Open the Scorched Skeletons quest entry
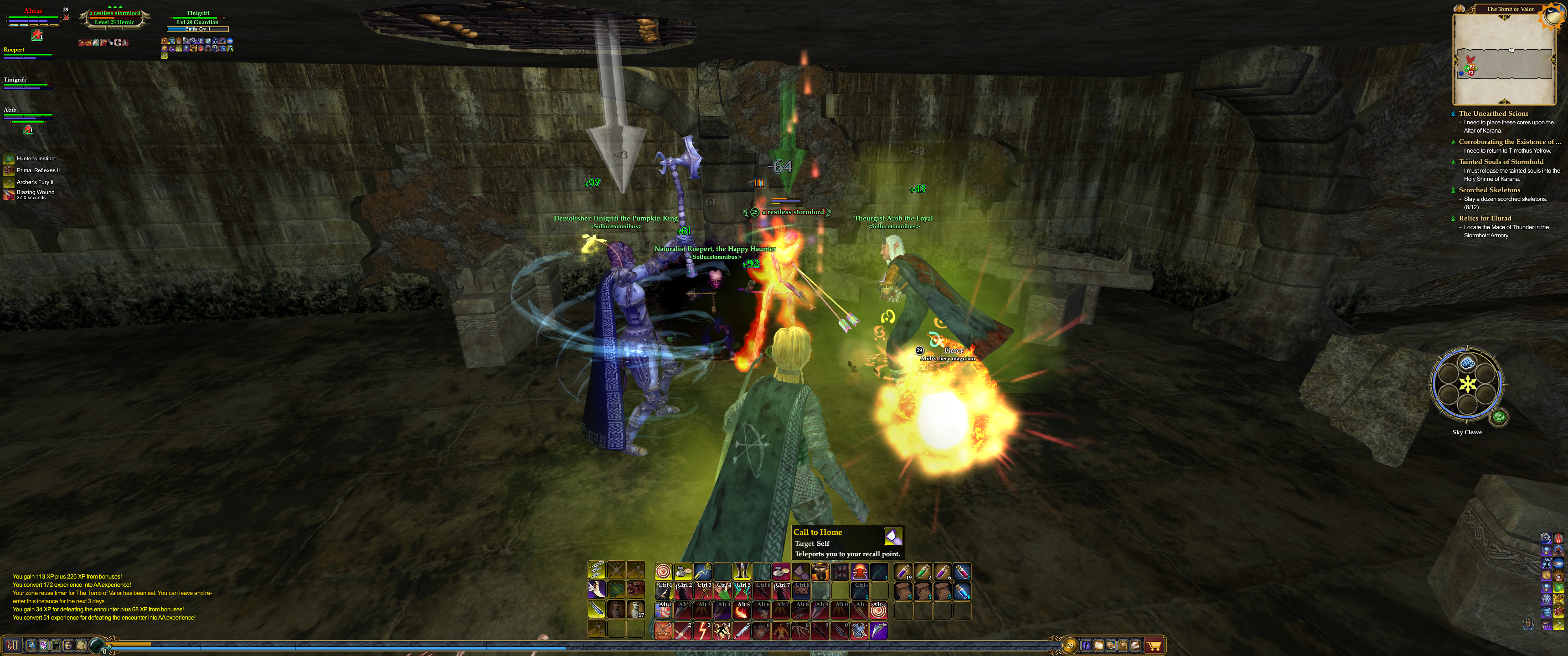 click(1489, 190)
